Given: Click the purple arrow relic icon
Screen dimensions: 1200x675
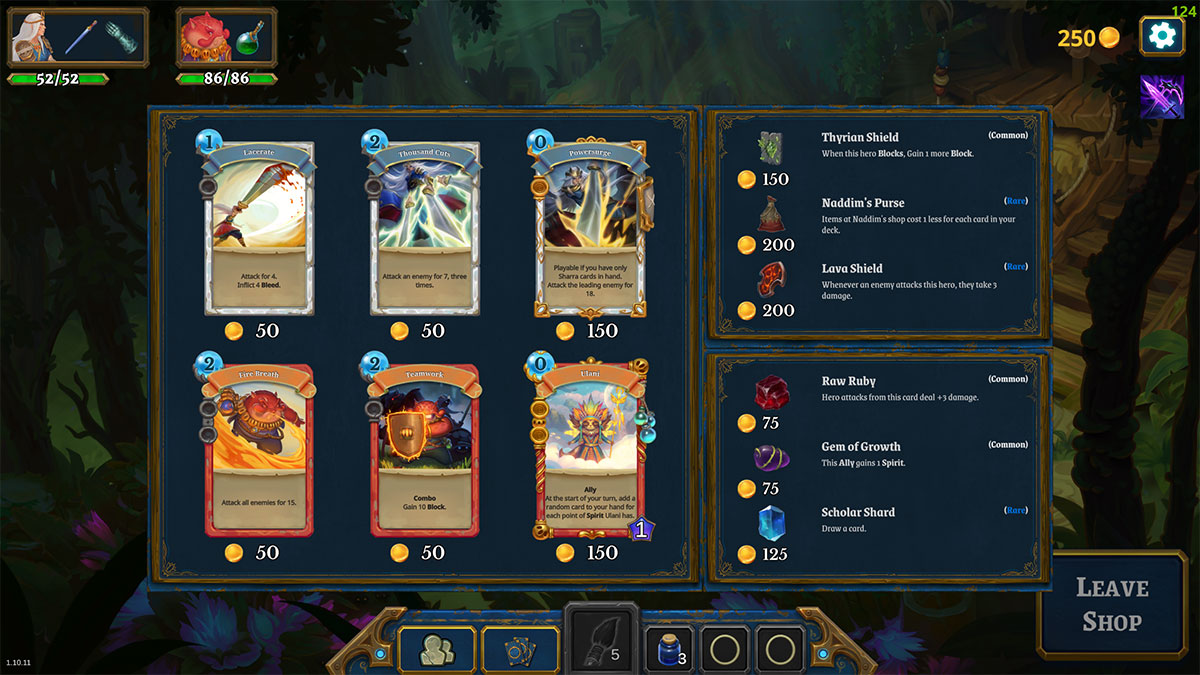Looking at the screenshot, I should (1162, 97).
